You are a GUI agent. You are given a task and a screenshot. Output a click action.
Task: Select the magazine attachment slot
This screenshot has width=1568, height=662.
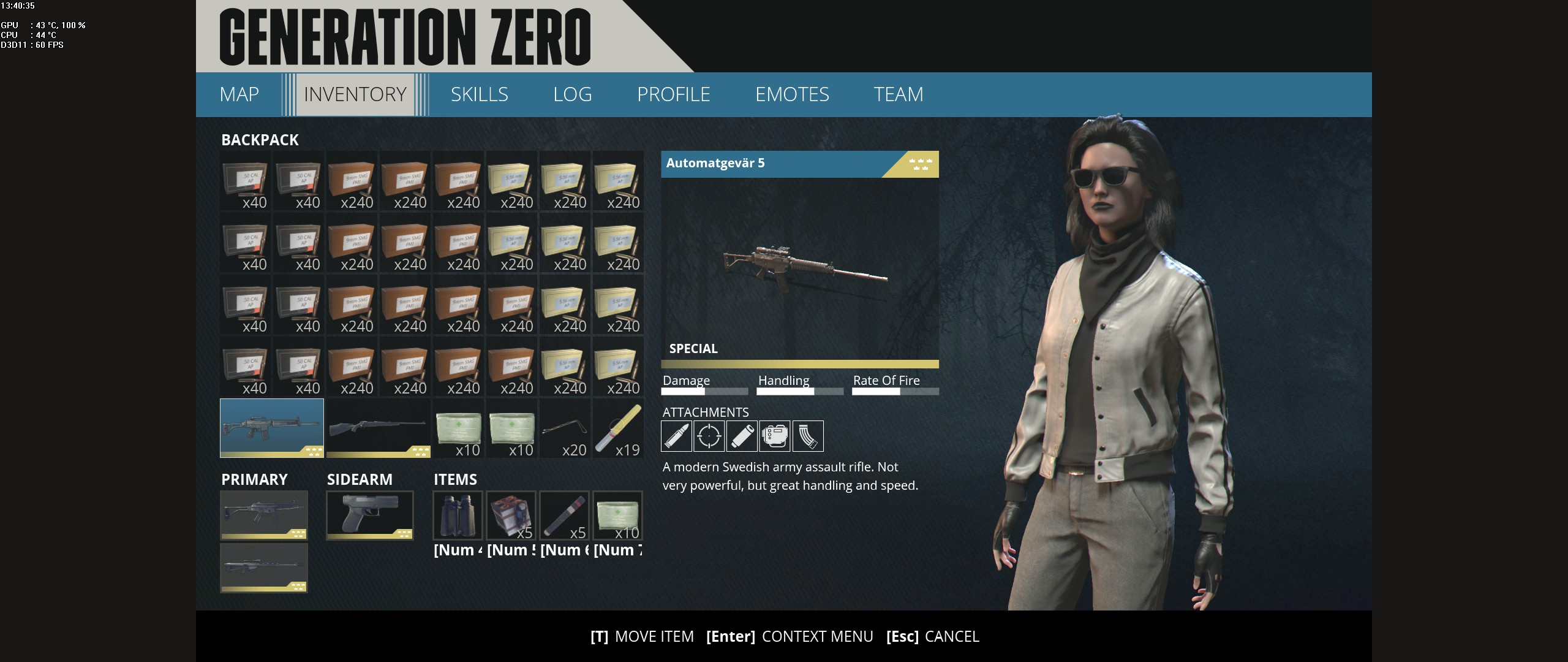point(808,436)
